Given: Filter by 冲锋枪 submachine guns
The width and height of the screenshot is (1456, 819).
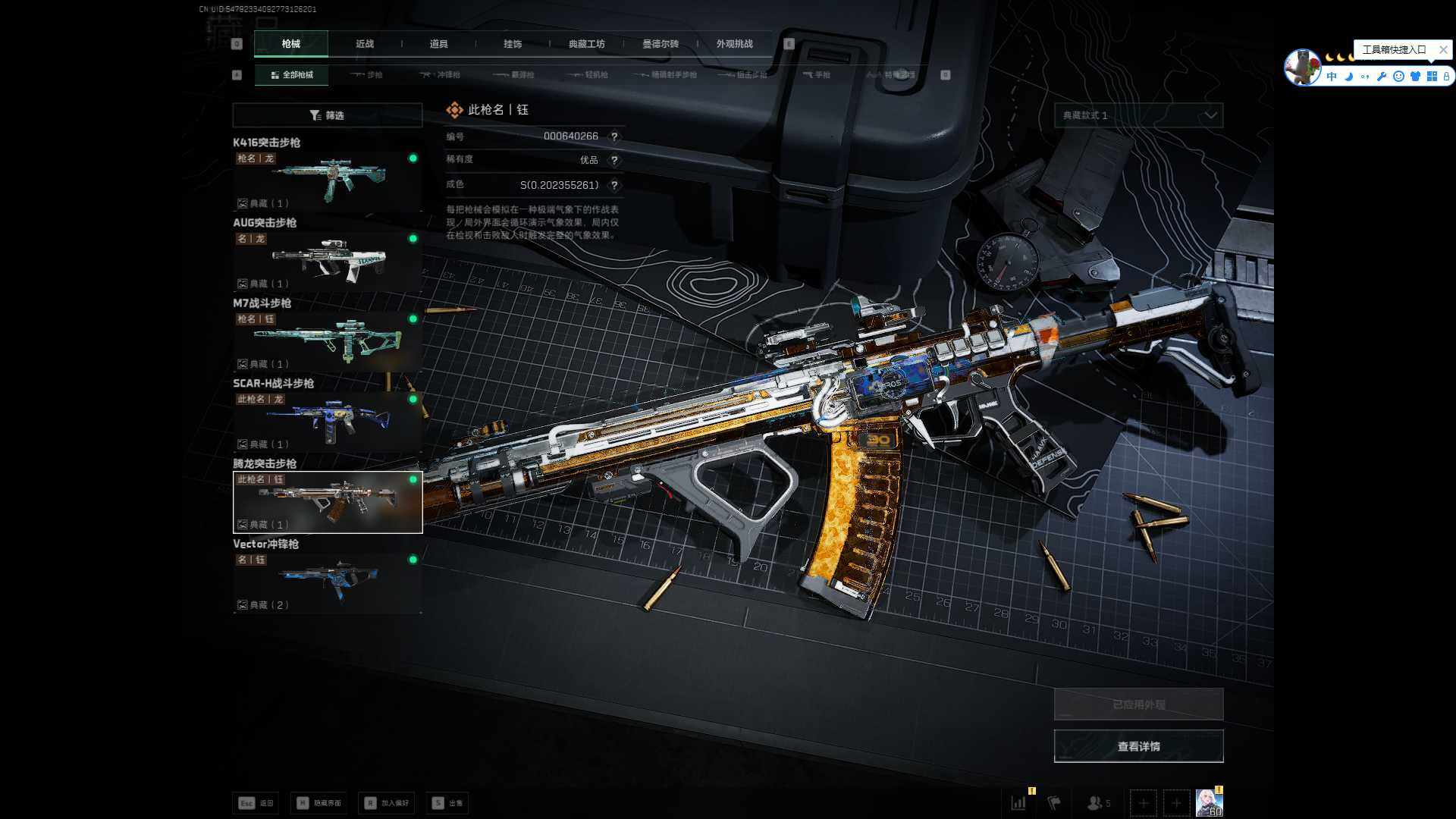Looking at the screenshot, I should click(x=441, y=75).
